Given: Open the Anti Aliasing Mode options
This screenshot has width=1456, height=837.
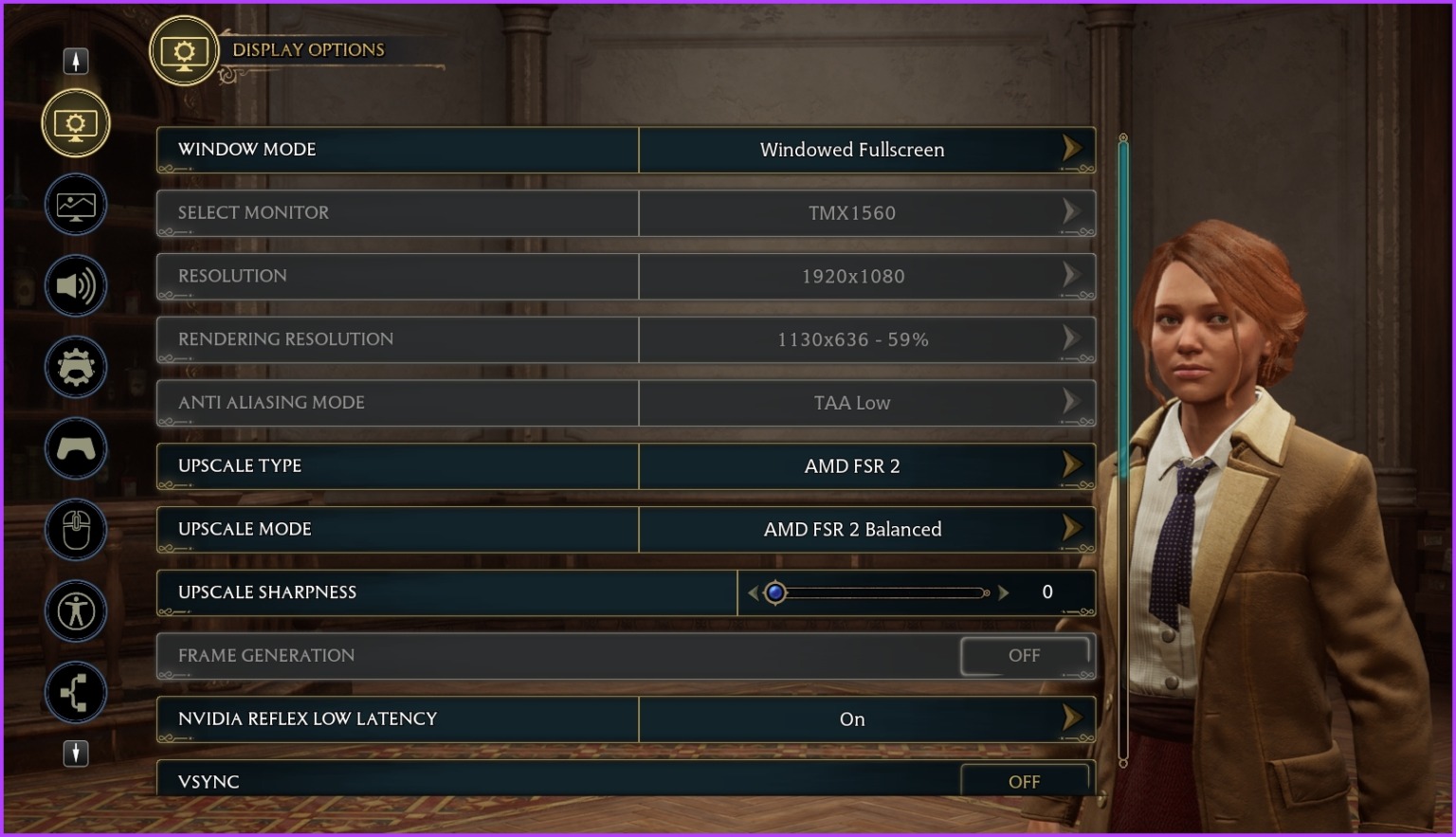Looking at the screenshot, I should coord(1073,402).
